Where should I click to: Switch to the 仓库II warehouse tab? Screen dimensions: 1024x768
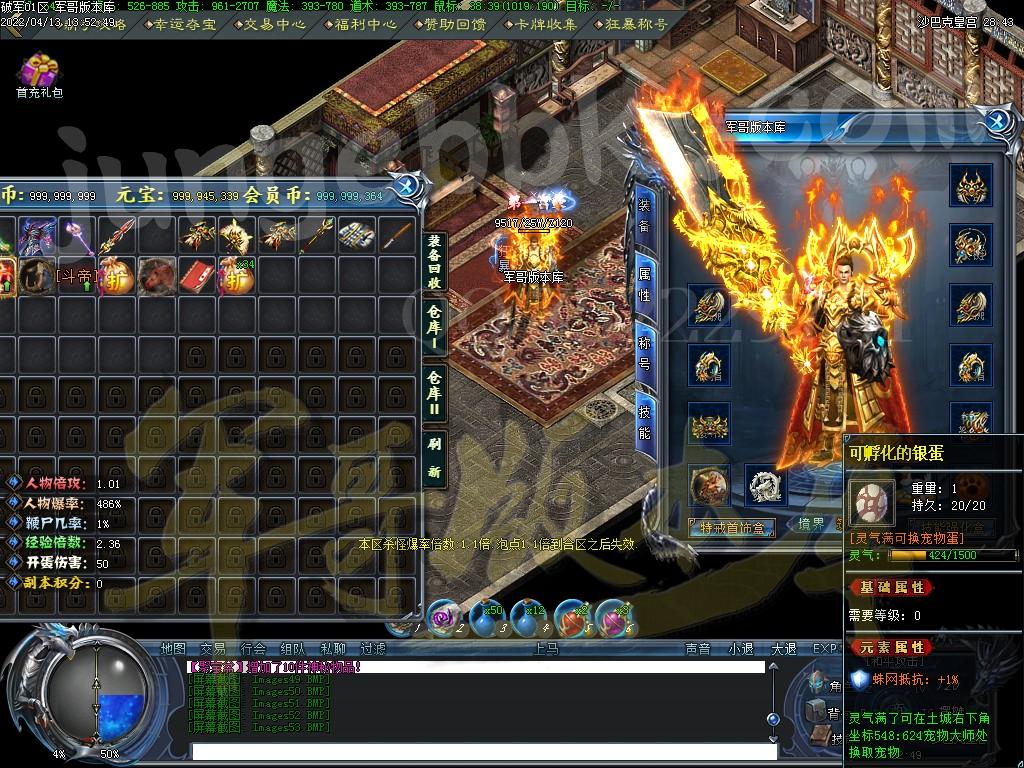tap(434, 392)
